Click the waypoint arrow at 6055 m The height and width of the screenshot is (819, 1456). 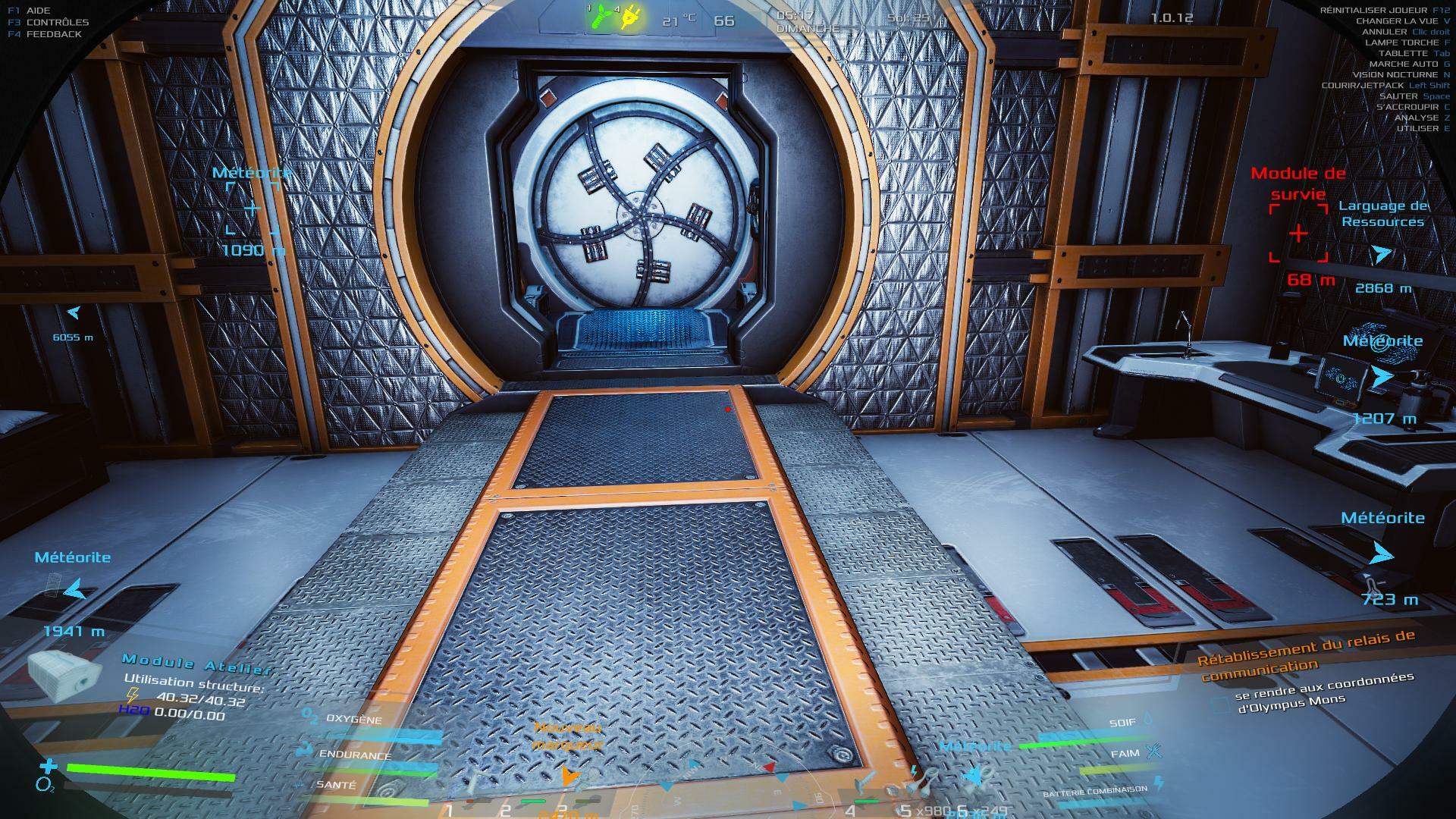[x=74, y=312]
